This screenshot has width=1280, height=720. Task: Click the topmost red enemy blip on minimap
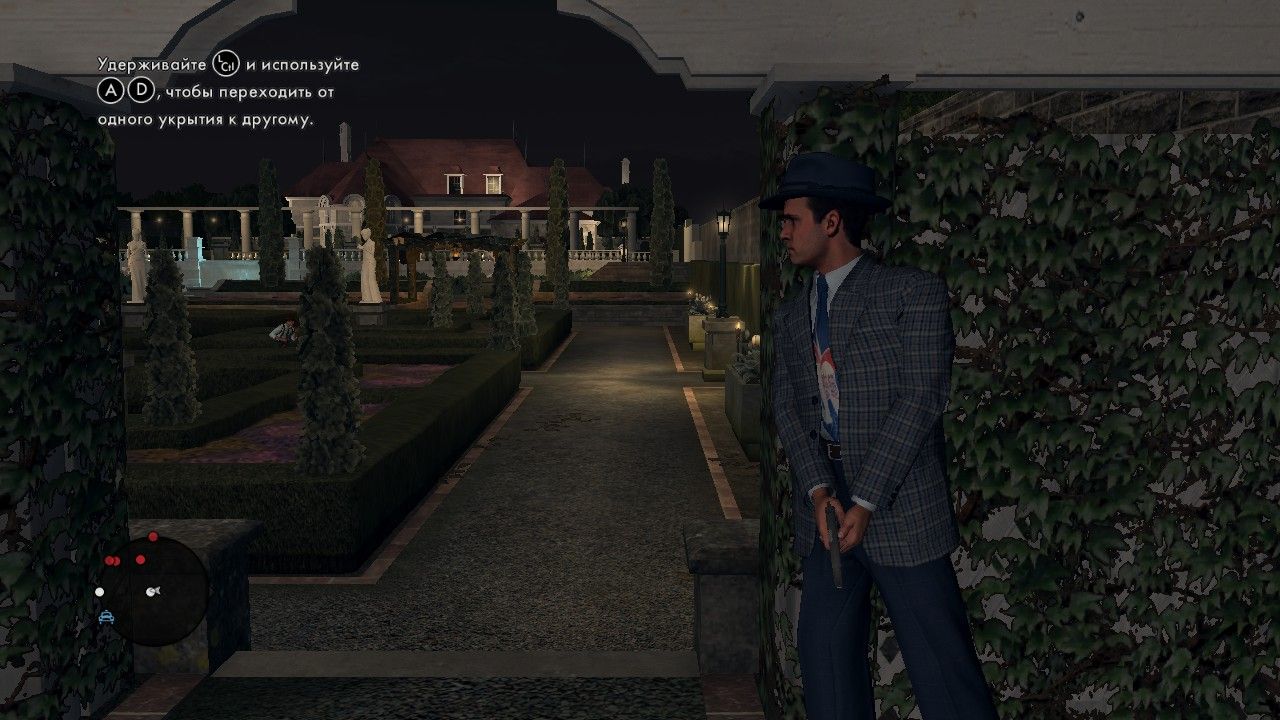tap(153, 538)
